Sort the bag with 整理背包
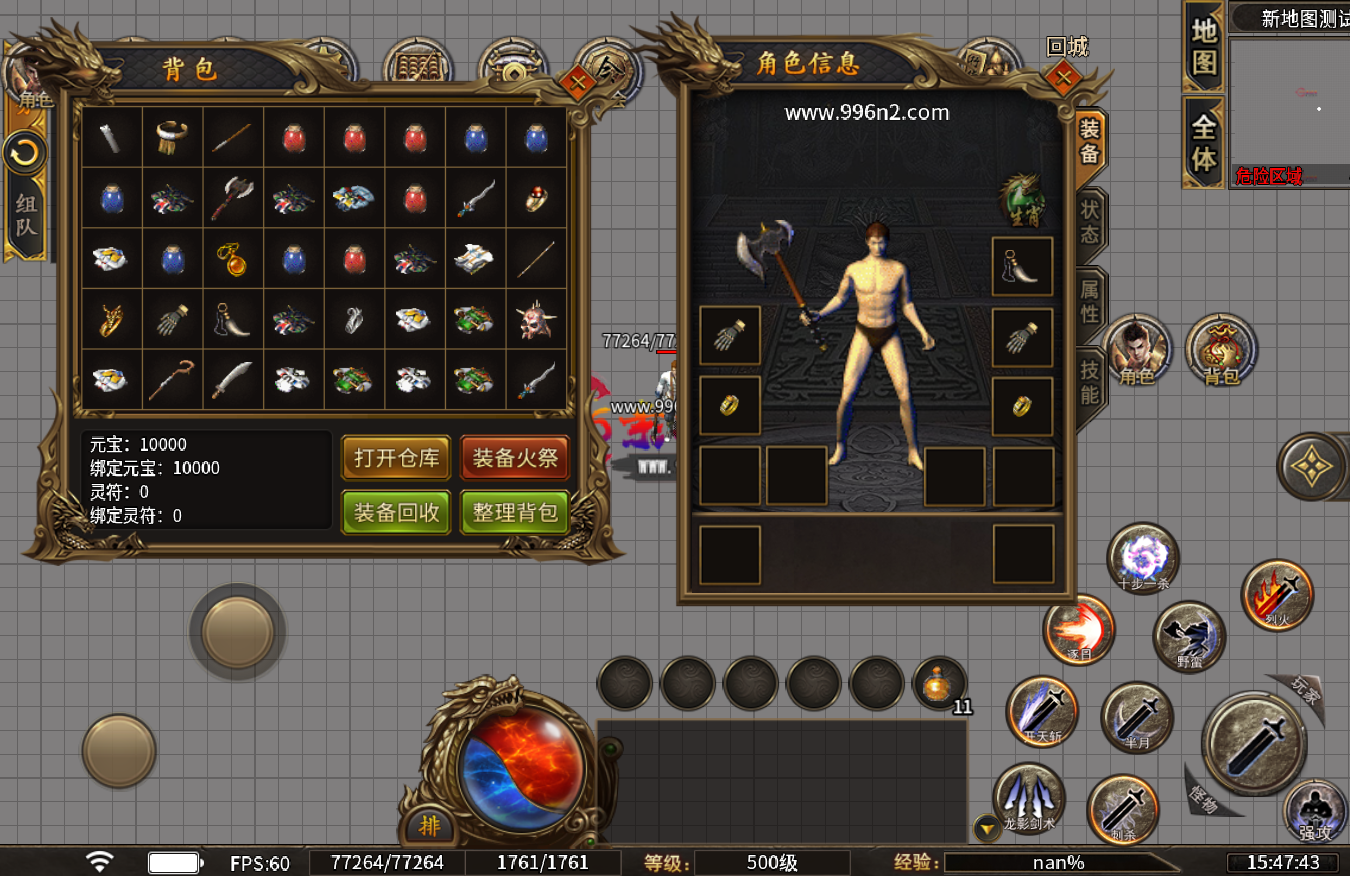 click(515, 513)
